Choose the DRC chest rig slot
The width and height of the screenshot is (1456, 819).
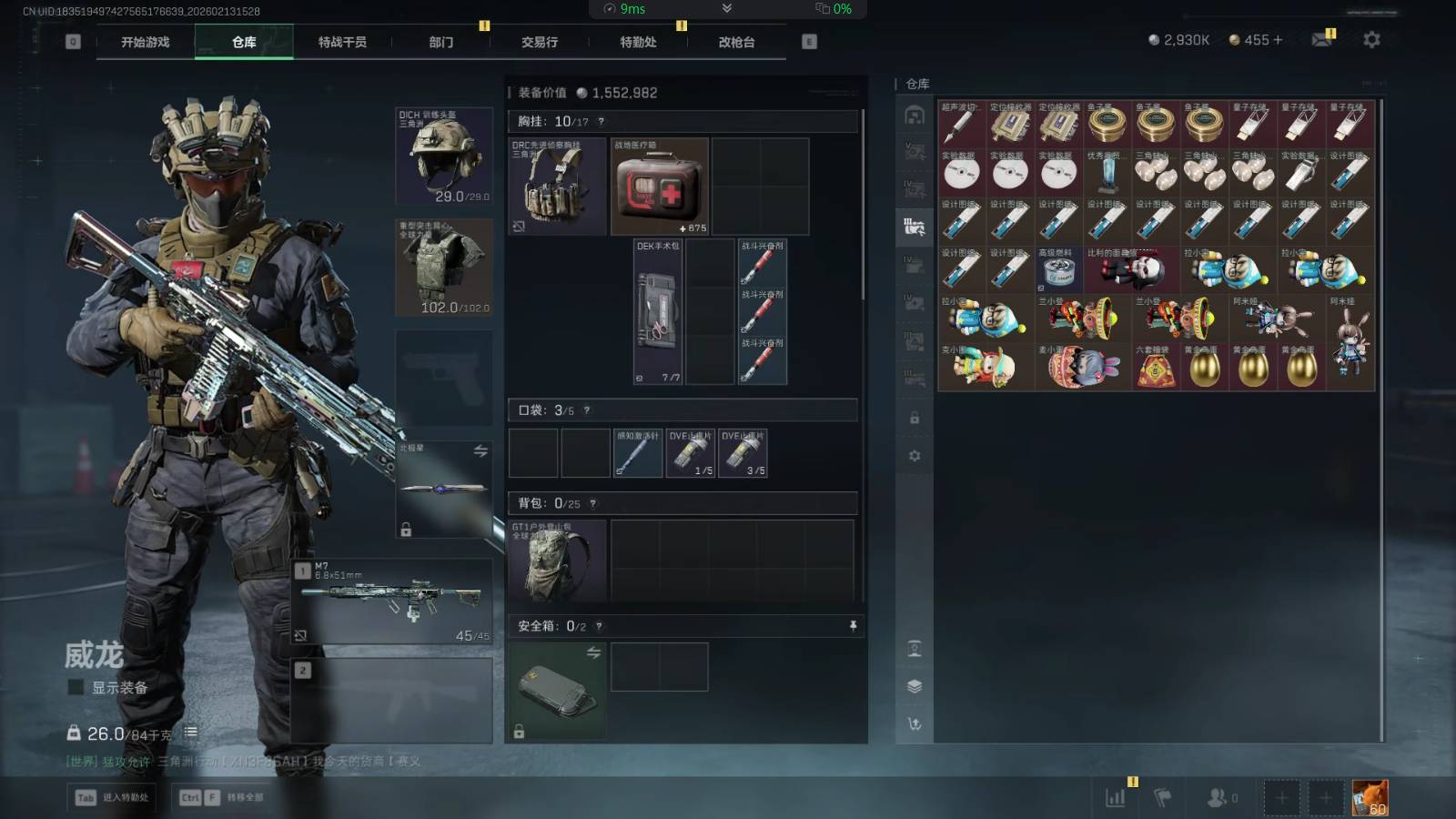[557, 187]
